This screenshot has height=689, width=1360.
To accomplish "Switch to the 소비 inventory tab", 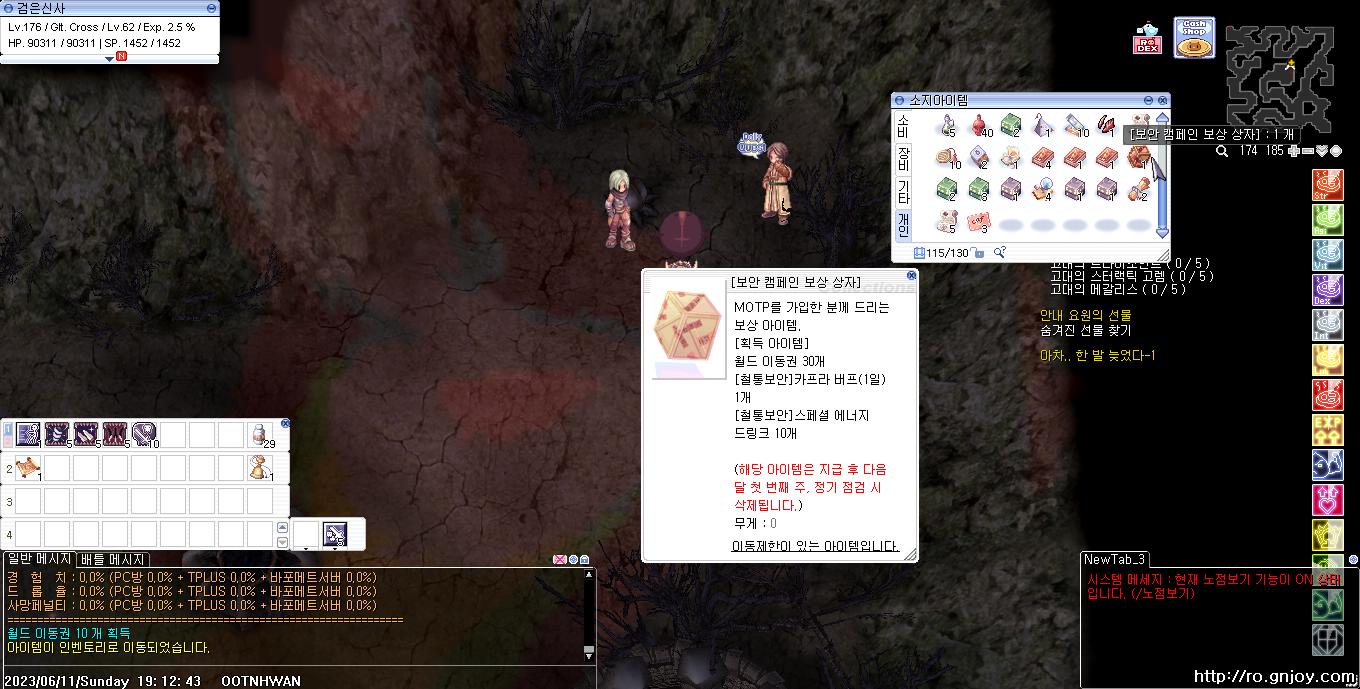I will click(903, 126).
